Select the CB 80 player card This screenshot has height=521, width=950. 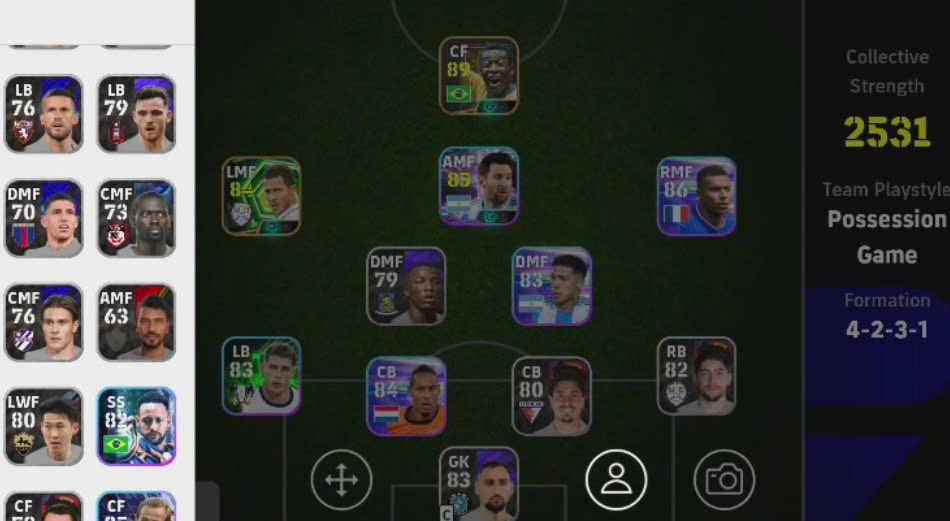click(x=552, y=396)
